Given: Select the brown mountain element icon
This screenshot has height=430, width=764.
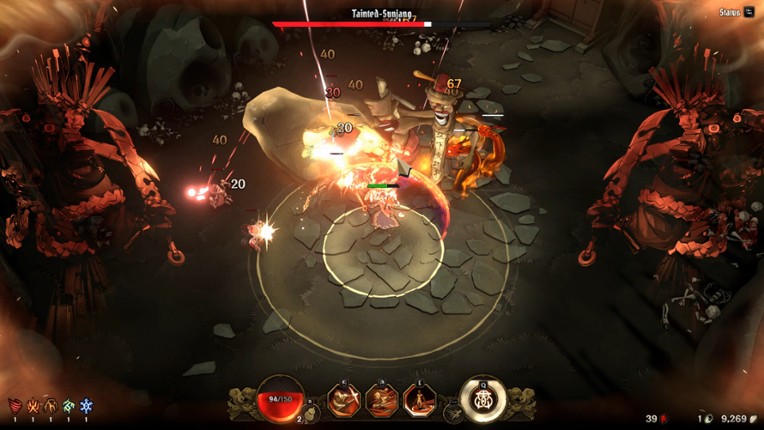Looking at the screenshot, I should [x=51, y=406].
